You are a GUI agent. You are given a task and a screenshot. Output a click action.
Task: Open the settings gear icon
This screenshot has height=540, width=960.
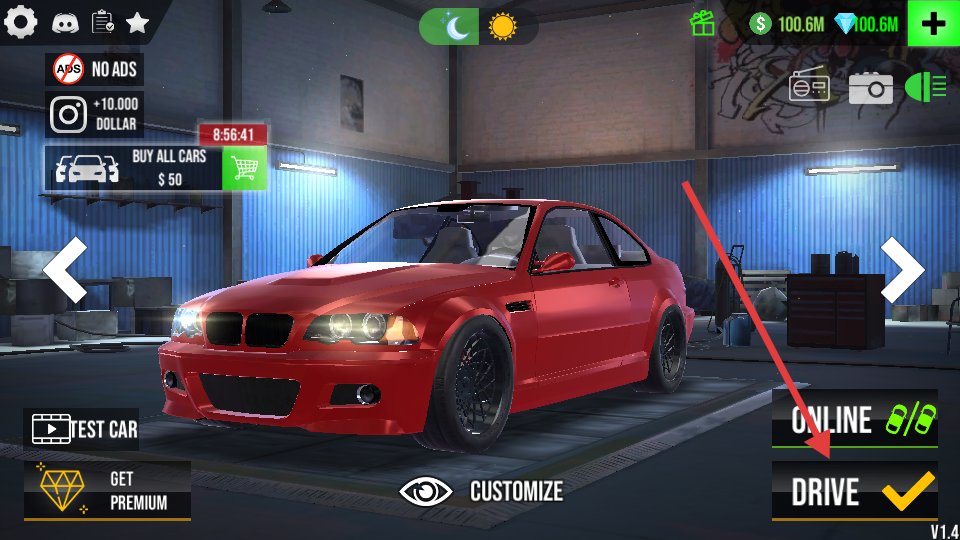(x=21, y=22)
